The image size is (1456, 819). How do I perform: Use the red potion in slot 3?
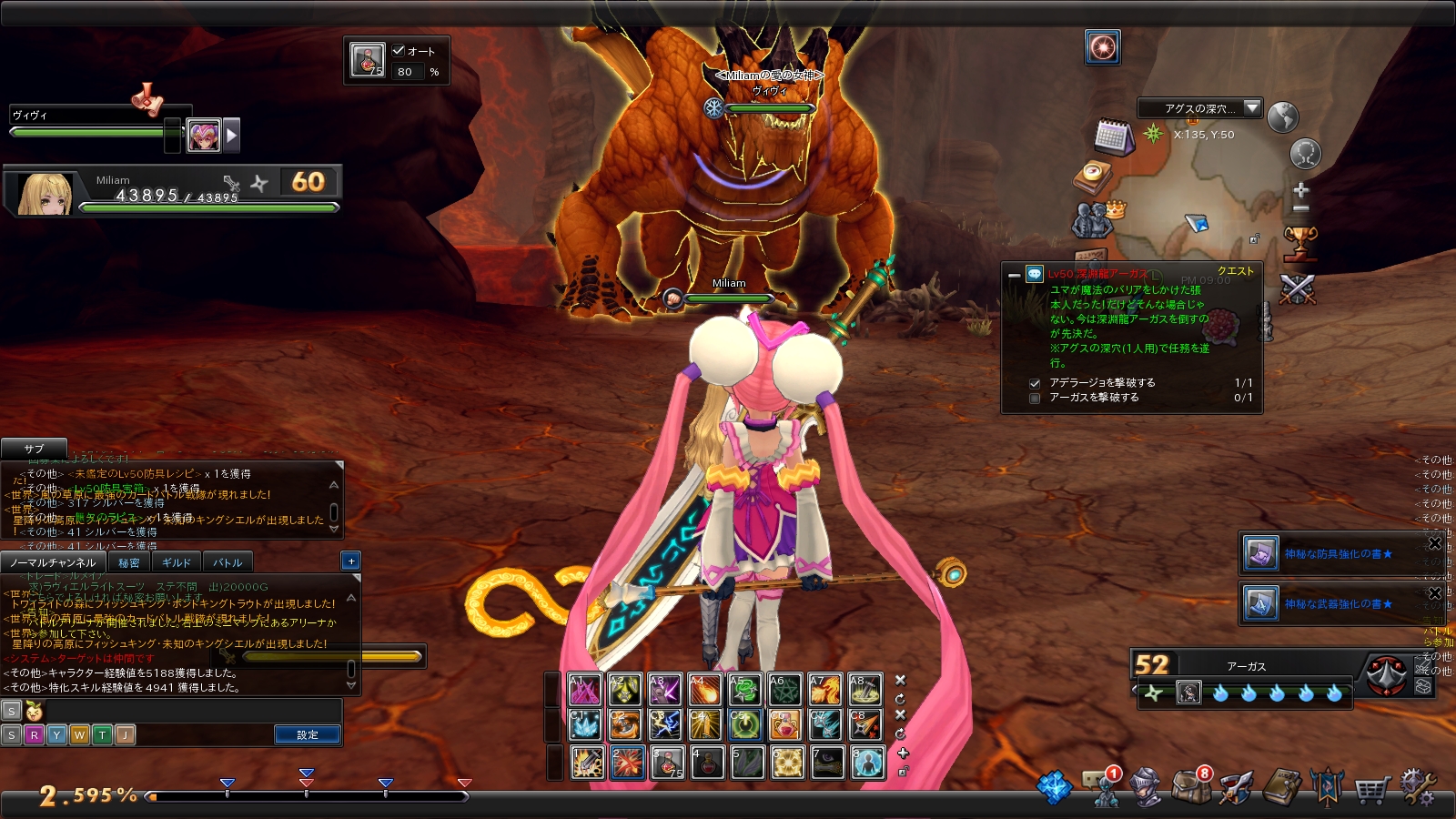tap(667, 763)
